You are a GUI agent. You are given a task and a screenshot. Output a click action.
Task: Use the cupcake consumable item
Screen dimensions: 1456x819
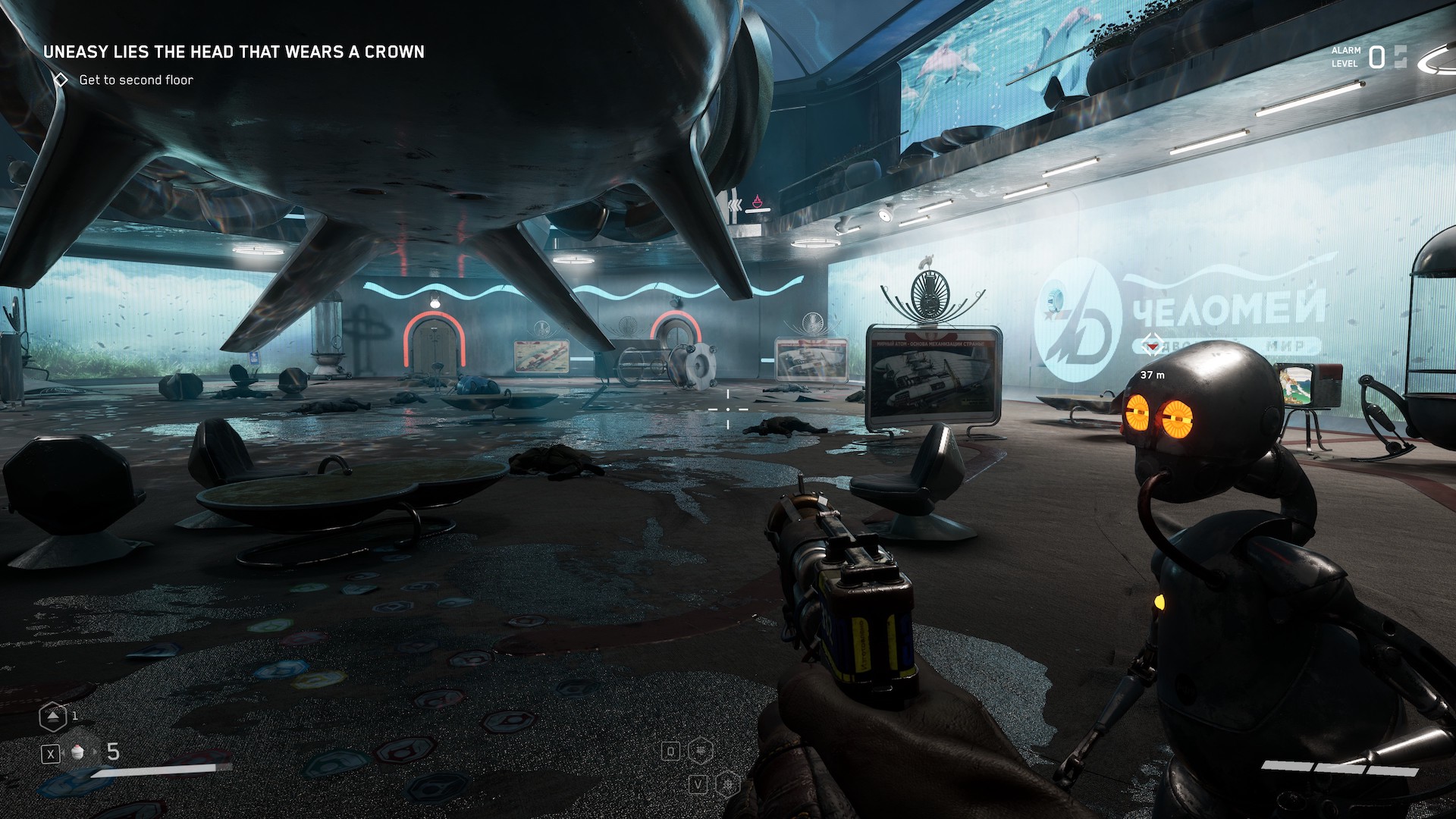[77, 752]
